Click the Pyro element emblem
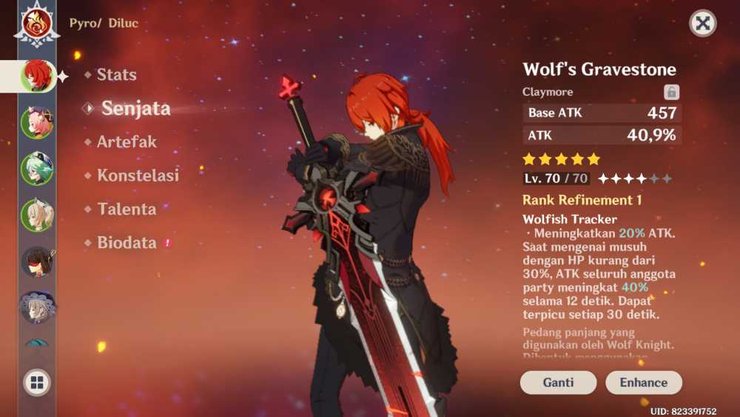 point(36,24)
